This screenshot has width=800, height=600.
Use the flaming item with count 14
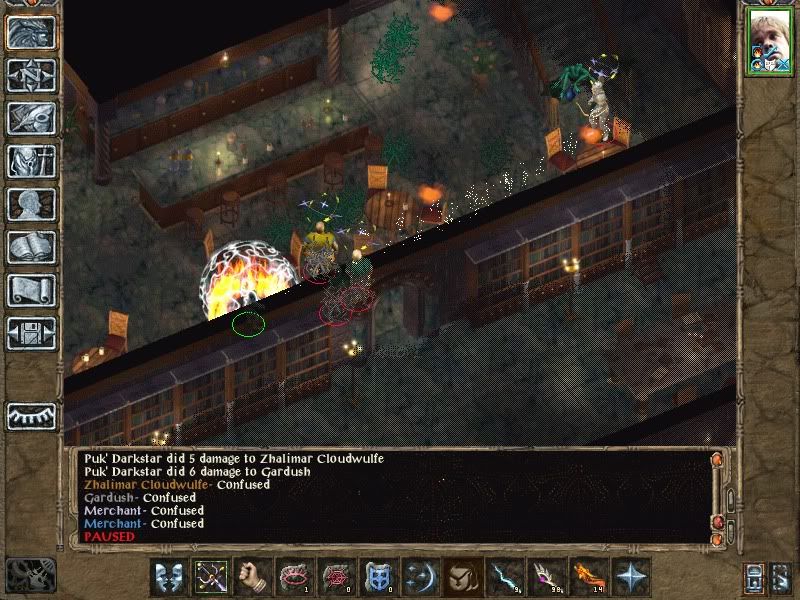coord(586,577)
